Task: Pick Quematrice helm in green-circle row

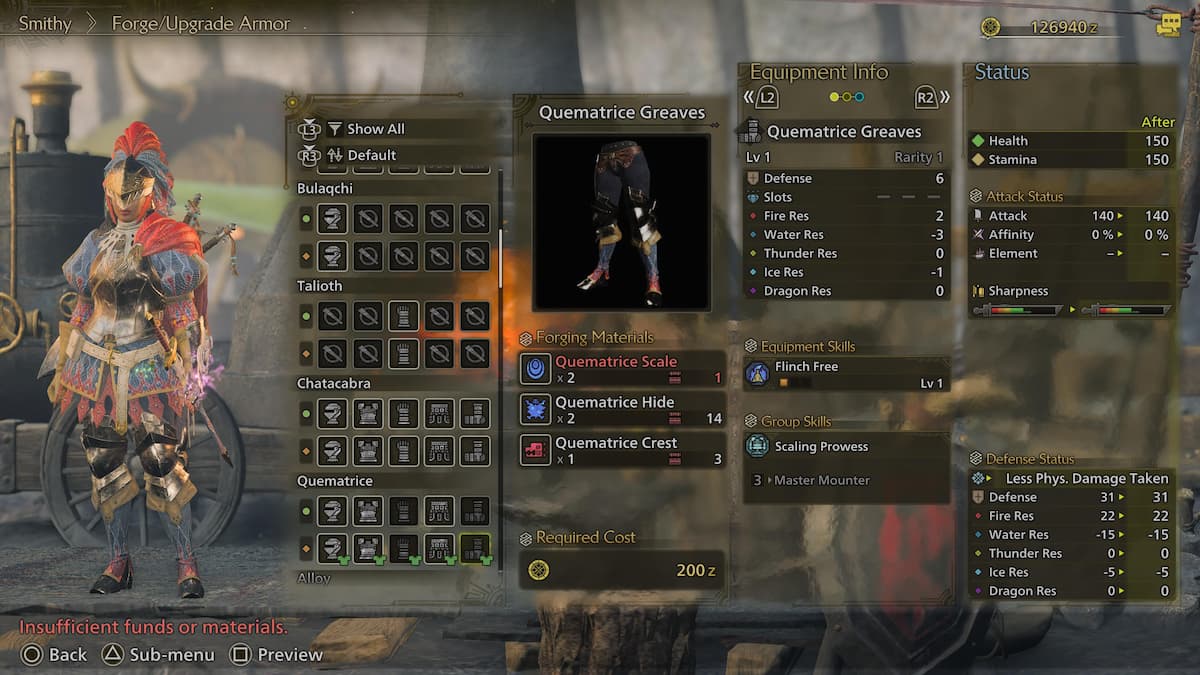Action: click(x=332, y=512)
